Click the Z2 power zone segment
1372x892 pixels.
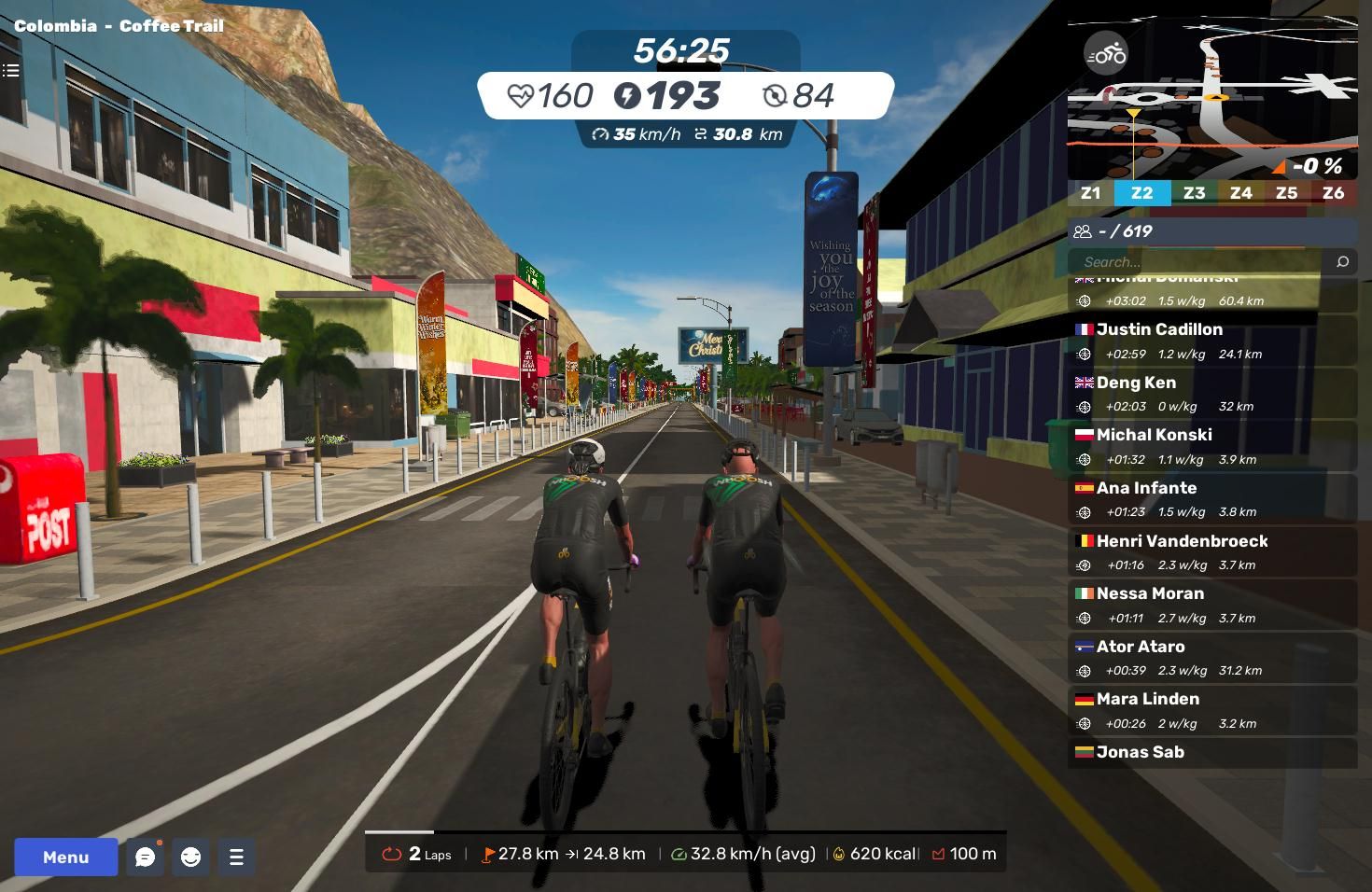(x=1141, y=193)
